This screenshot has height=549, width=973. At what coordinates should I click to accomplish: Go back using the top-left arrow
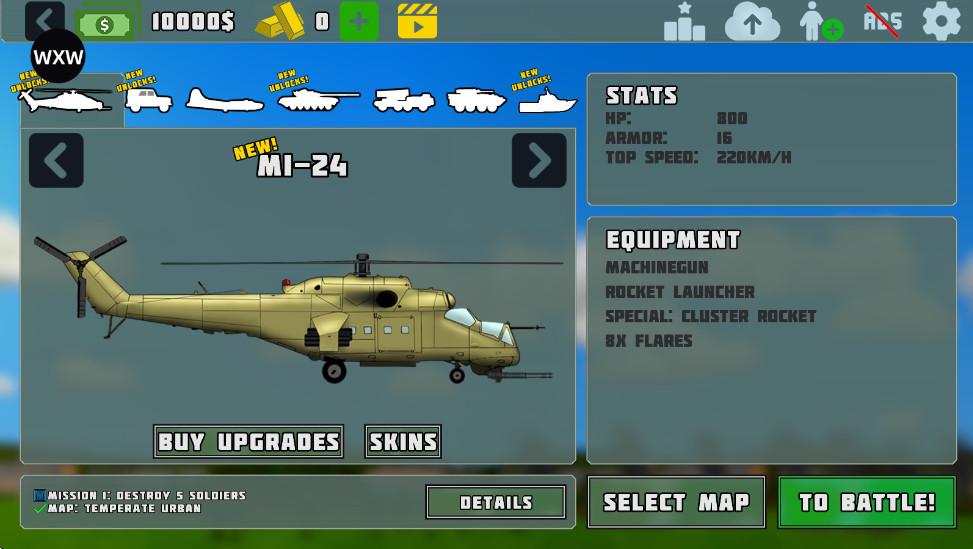click(x=44, y=20)
